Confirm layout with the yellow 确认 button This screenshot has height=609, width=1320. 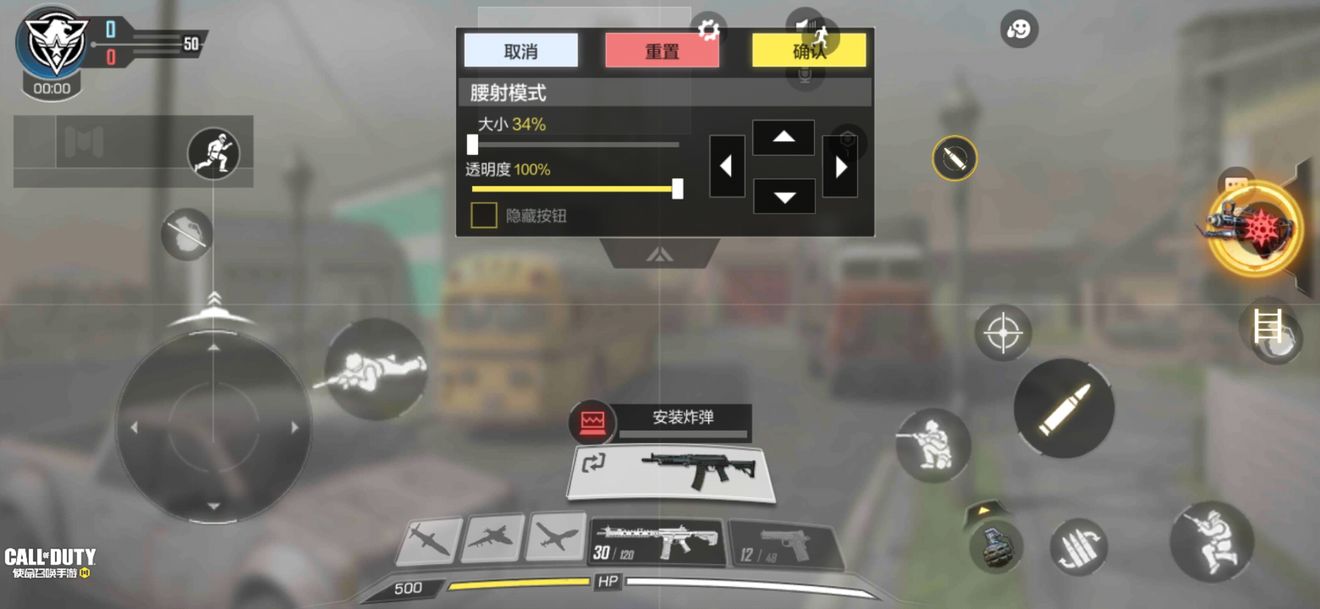(x=809, y=51)
